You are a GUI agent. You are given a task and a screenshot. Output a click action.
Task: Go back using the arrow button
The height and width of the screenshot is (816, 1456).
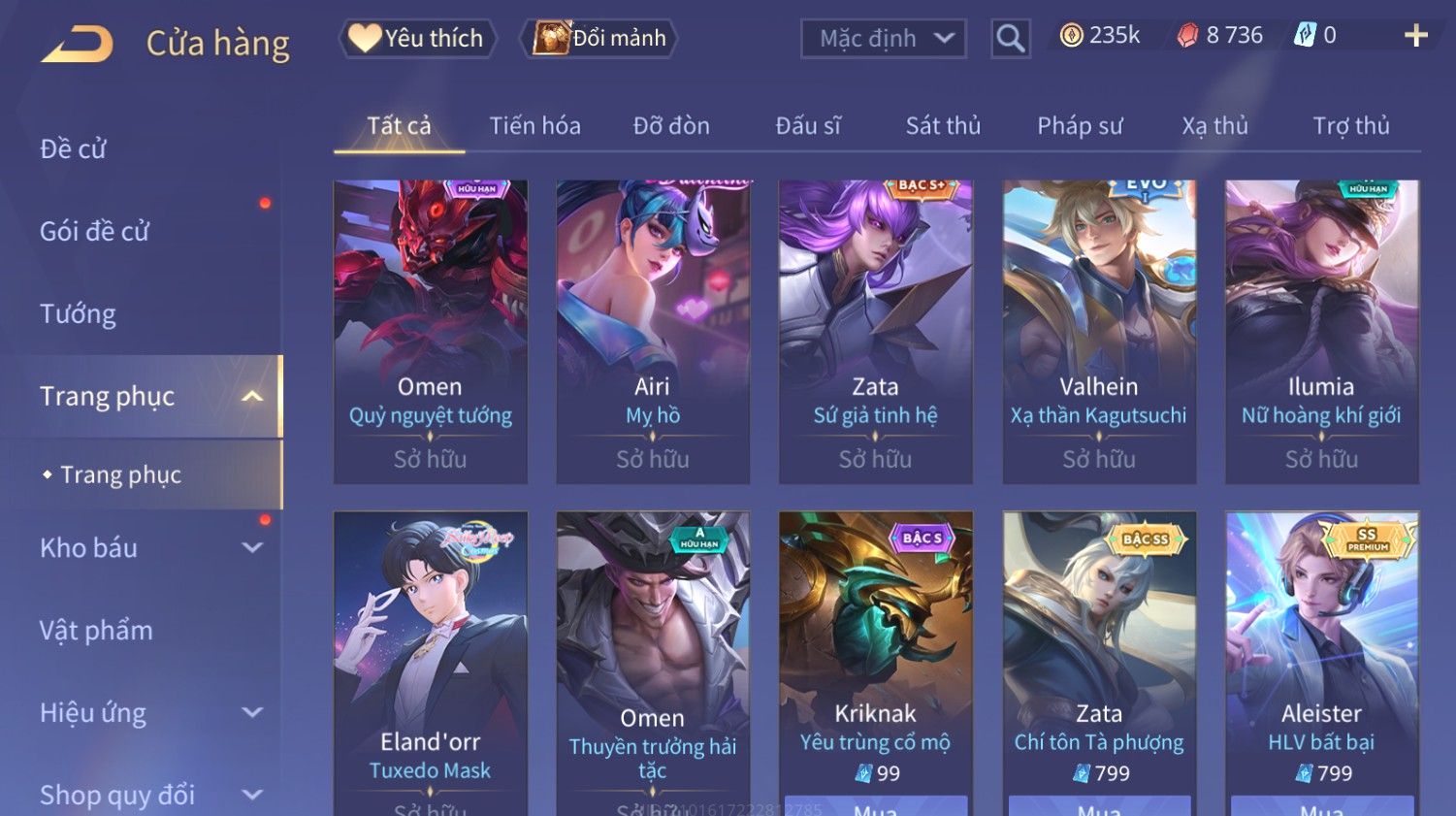tap(78, 44)
